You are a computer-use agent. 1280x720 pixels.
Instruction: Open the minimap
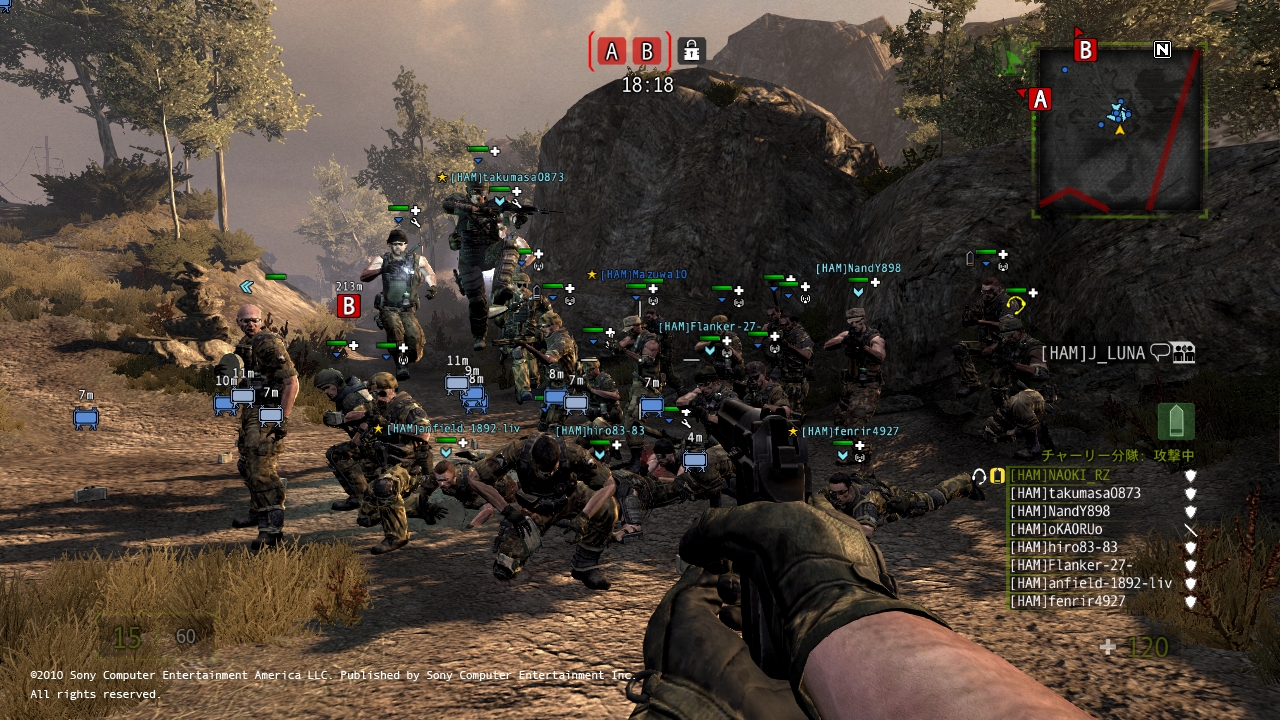click(1119, 130)
